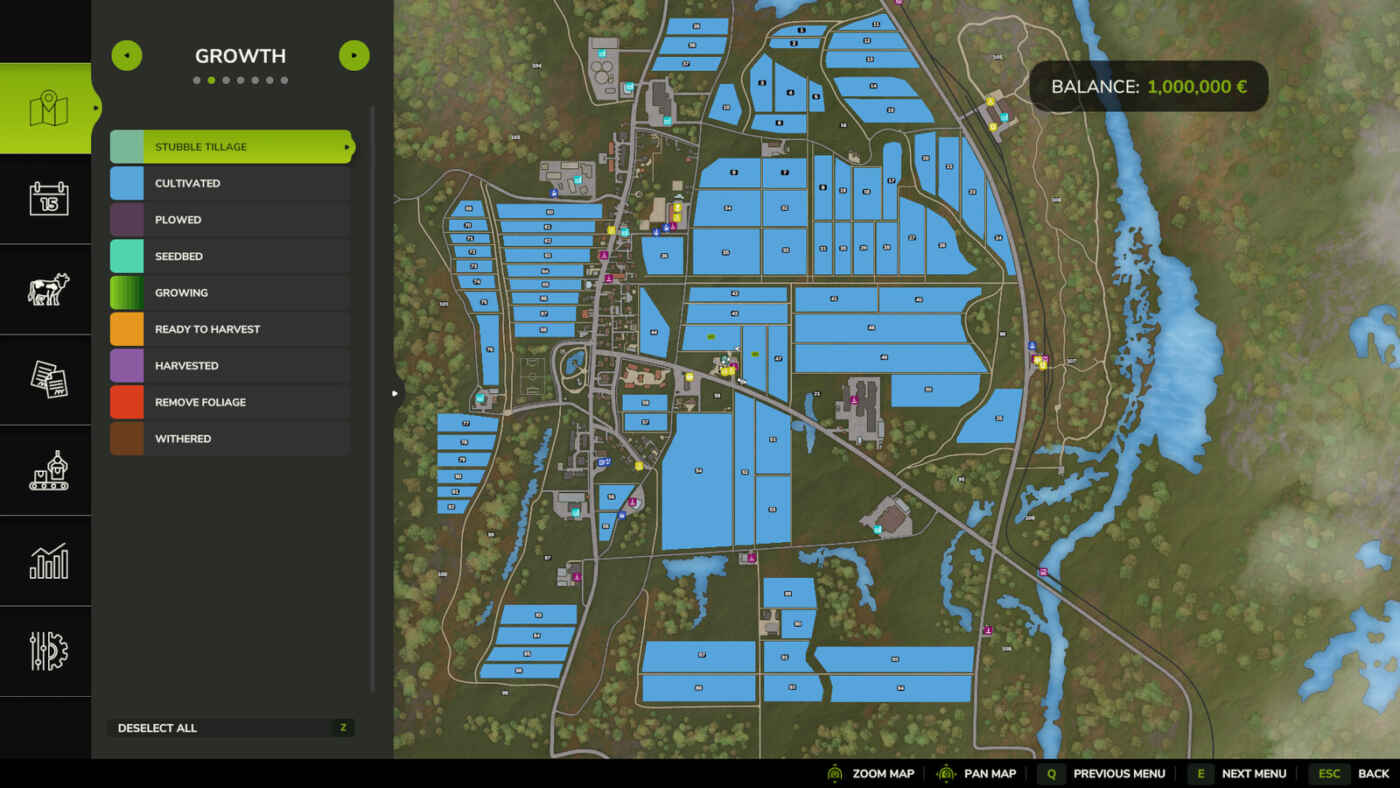Click the Zoom Map icon in bottom bar
The height and width of the screenshot is (788, 1400).
(x=834, y=773)
